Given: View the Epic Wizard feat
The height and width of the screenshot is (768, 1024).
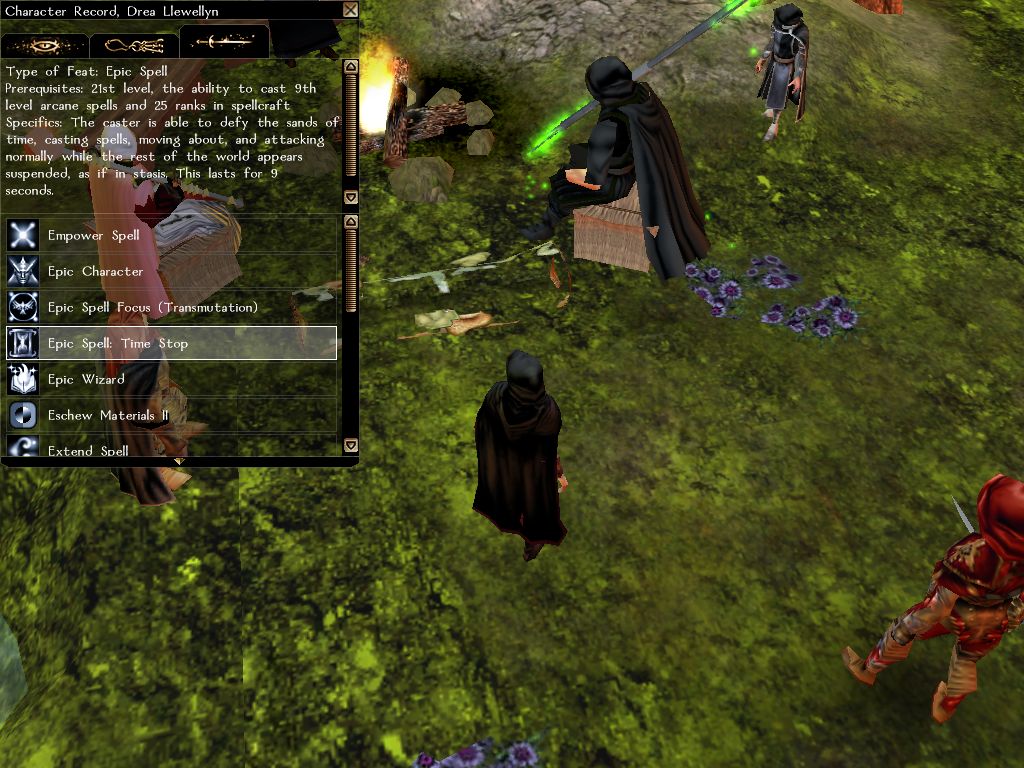Looking at the screenshot, I should tap(171, 380).
